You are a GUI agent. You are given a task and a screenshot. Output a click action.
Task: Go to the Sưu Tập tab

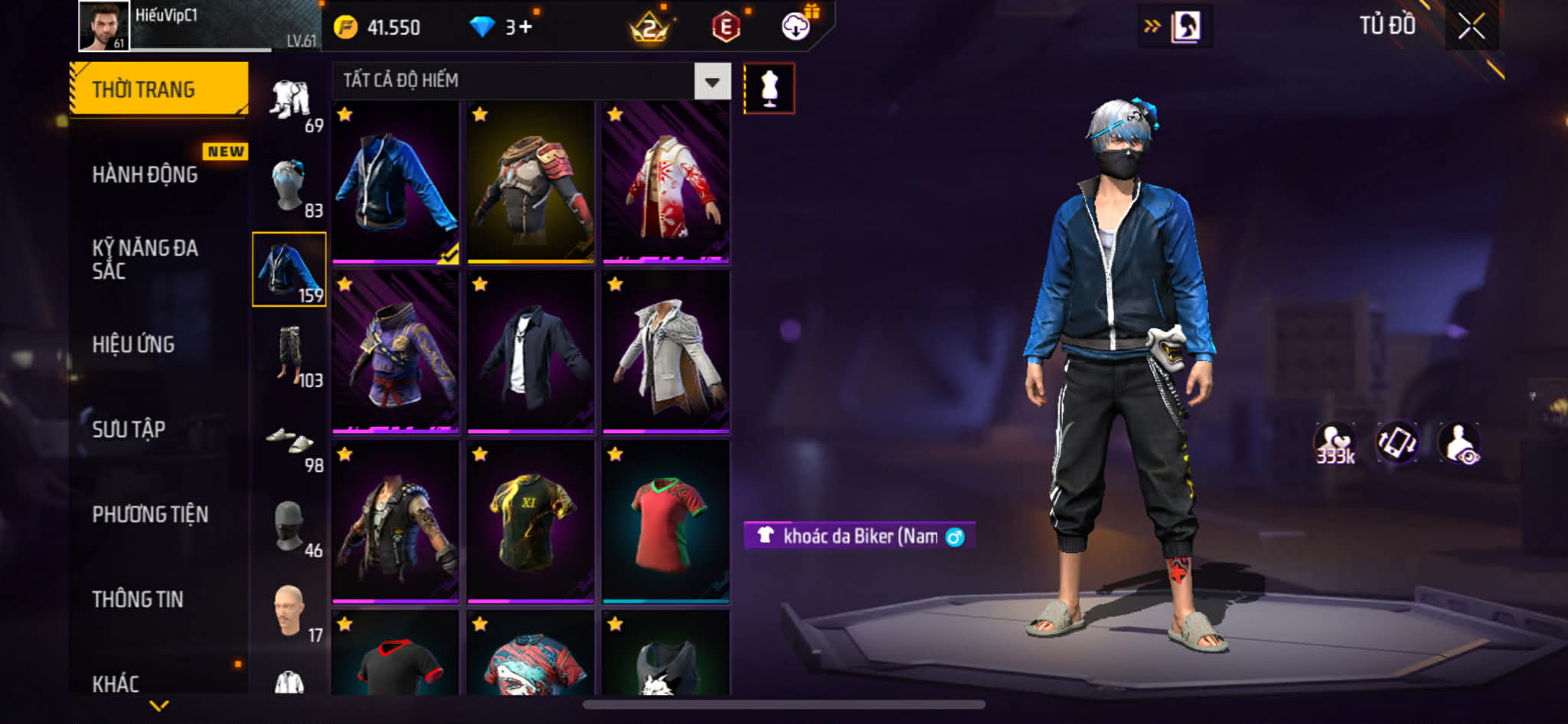[x=129, y=429]
